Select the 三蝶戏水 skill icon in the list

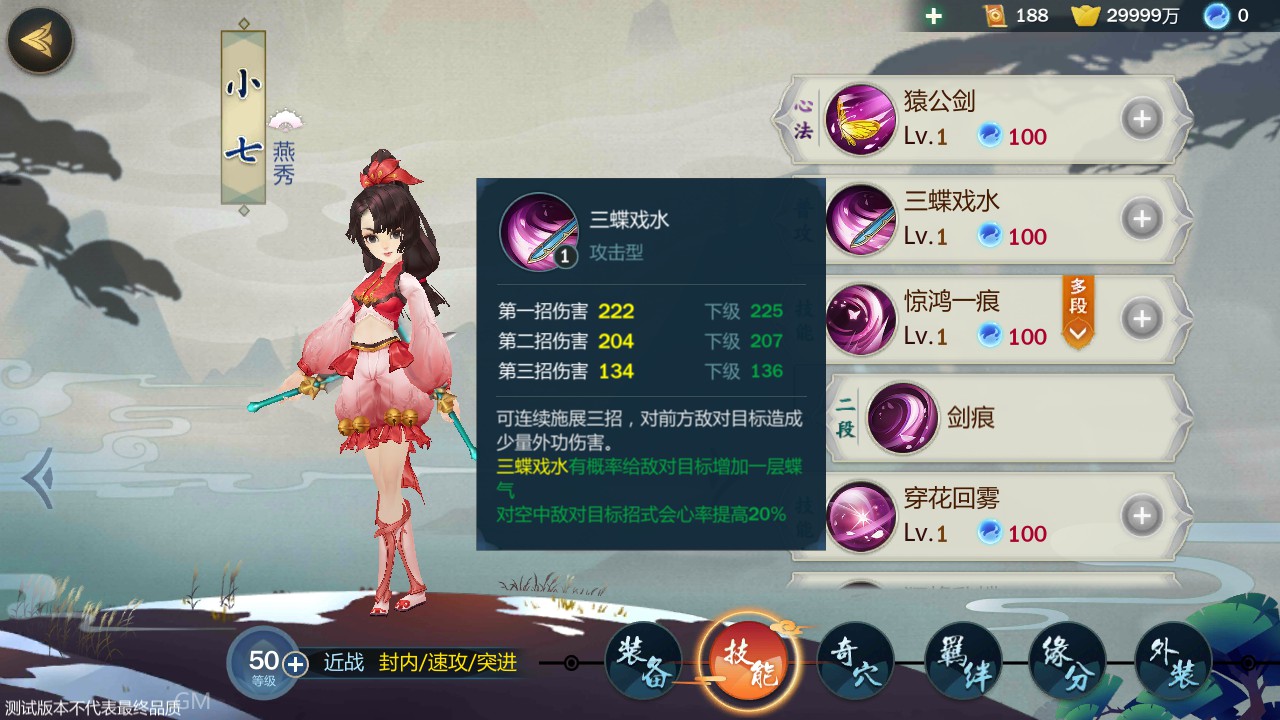click(x=862, y=220)
